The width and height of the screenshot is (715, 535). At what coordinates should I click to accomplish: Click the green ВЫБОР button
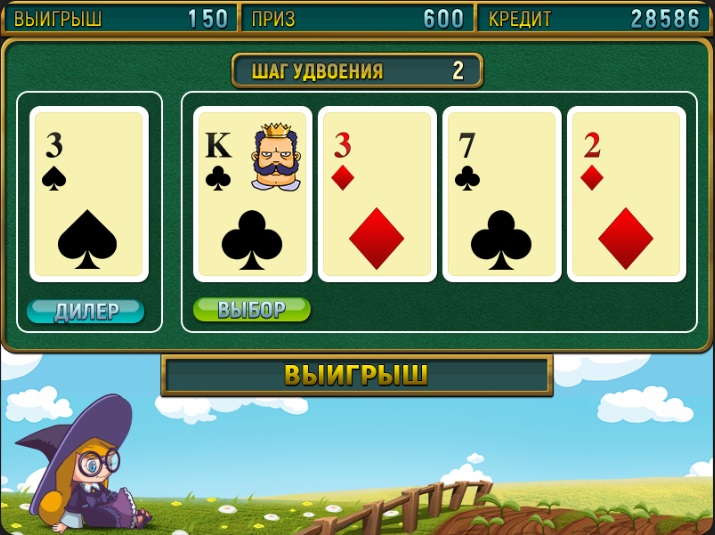[252, 310]
